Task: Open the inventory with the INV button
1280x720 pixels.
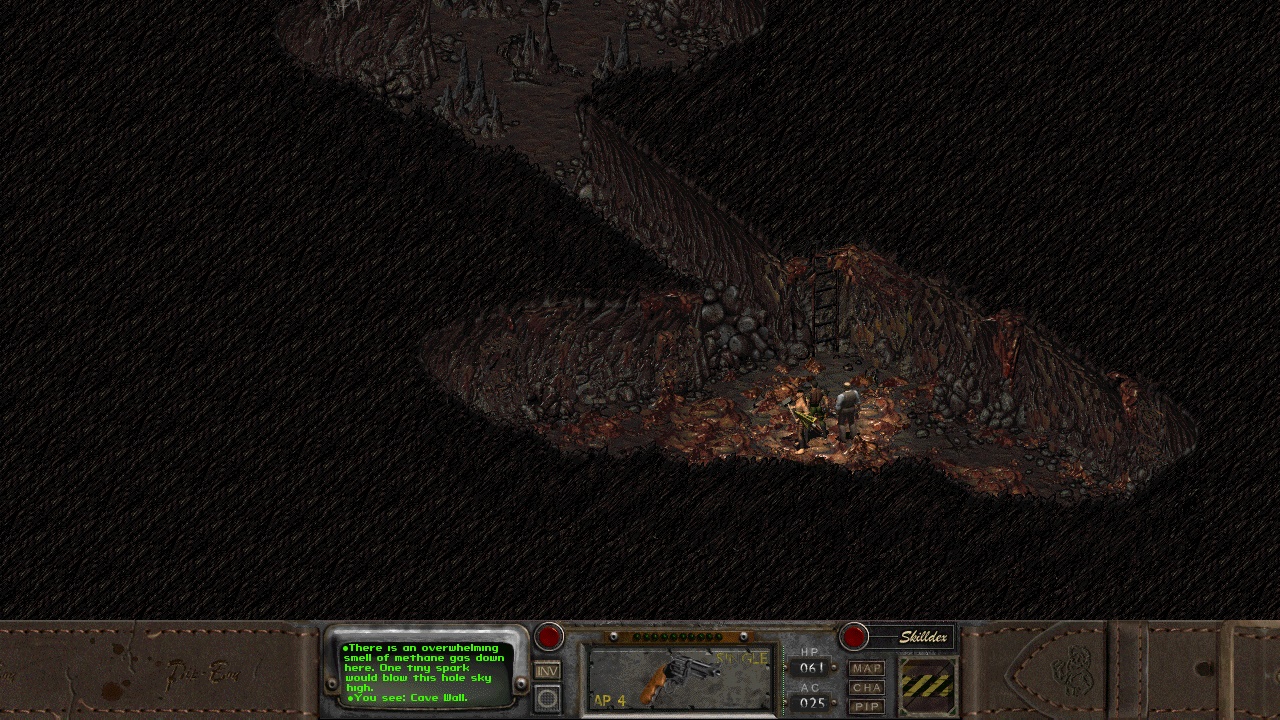Action: pos(547,671)
